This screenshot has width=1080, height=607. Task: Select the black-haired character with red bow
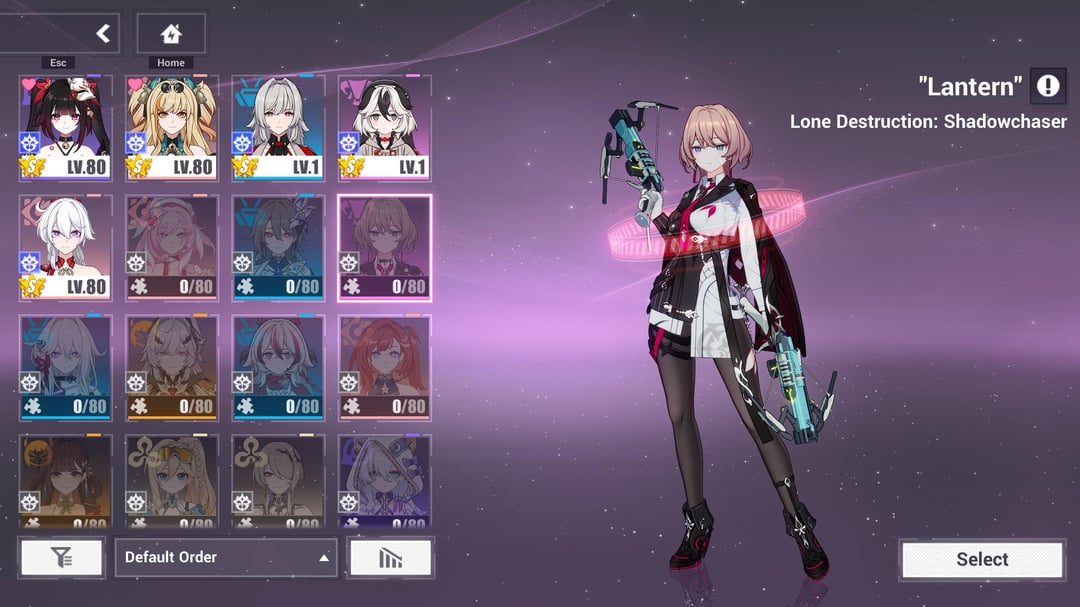tap(66, 127)
